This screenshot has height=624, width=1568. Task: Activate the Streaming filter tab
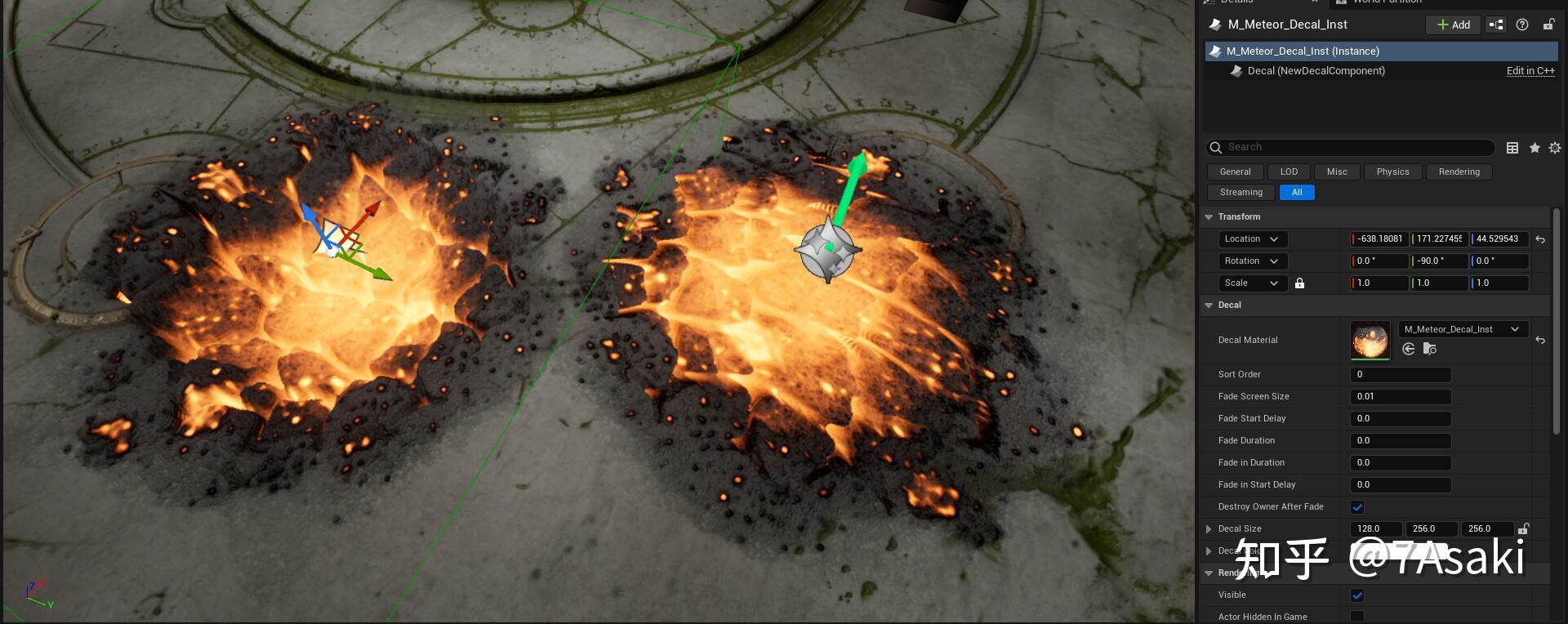tap(1241, 192)
